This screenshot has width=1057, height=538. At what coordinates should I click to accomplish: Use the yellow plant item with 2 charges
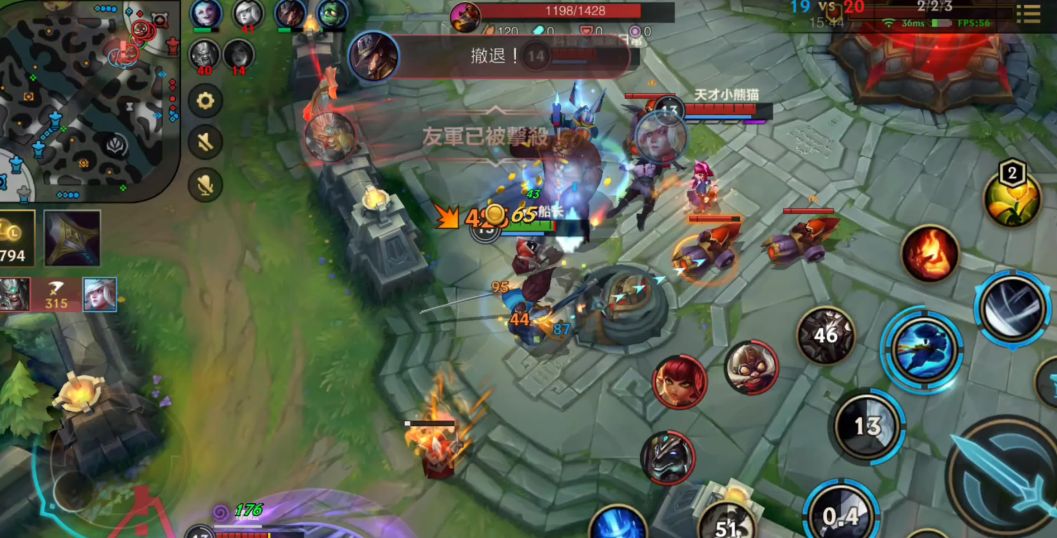point(1012,197)
